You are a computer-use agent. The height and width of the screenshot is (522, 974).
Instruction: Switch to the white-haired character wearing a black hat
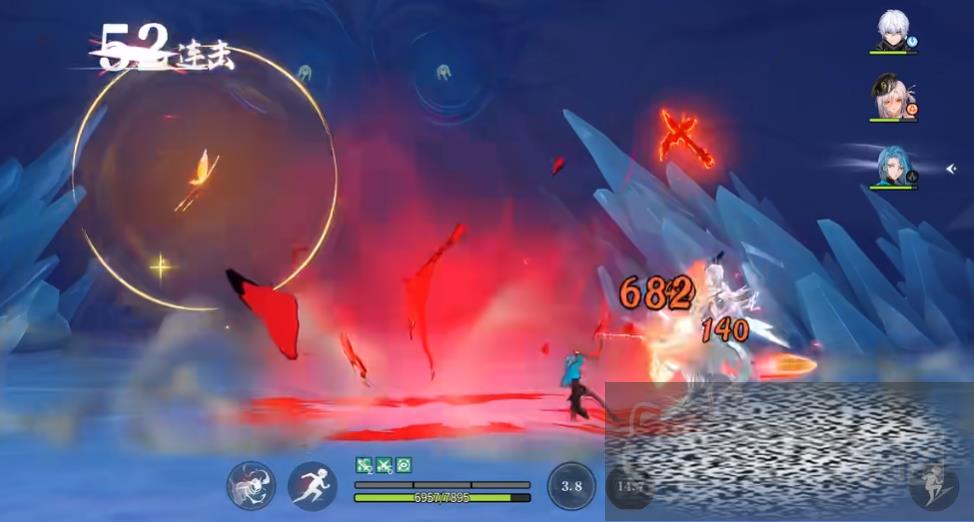tap(893, 98)
